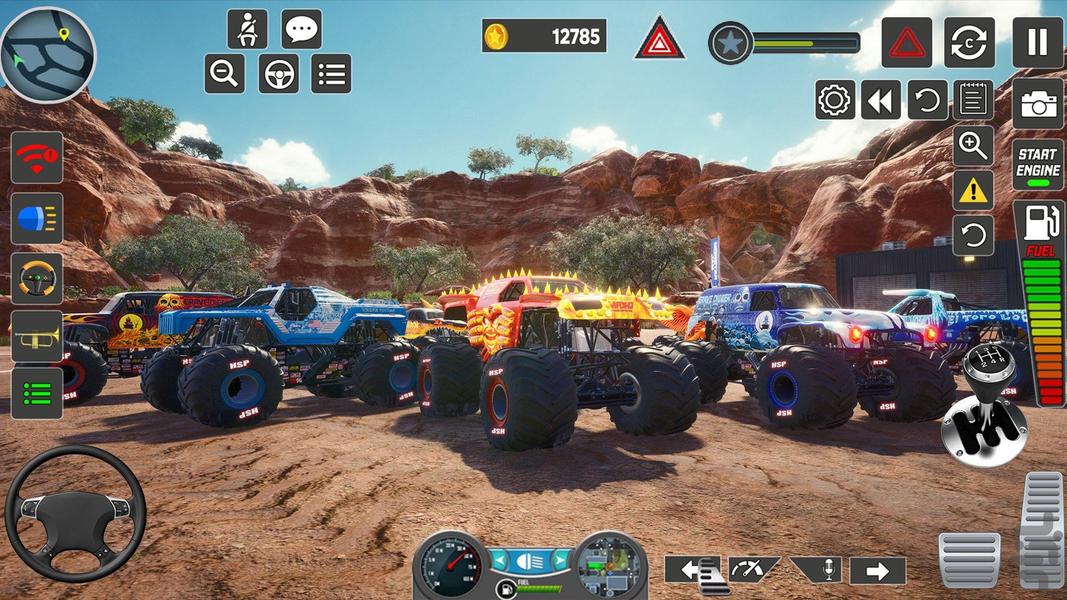Open the gear settings icon

tap(835, 100)
